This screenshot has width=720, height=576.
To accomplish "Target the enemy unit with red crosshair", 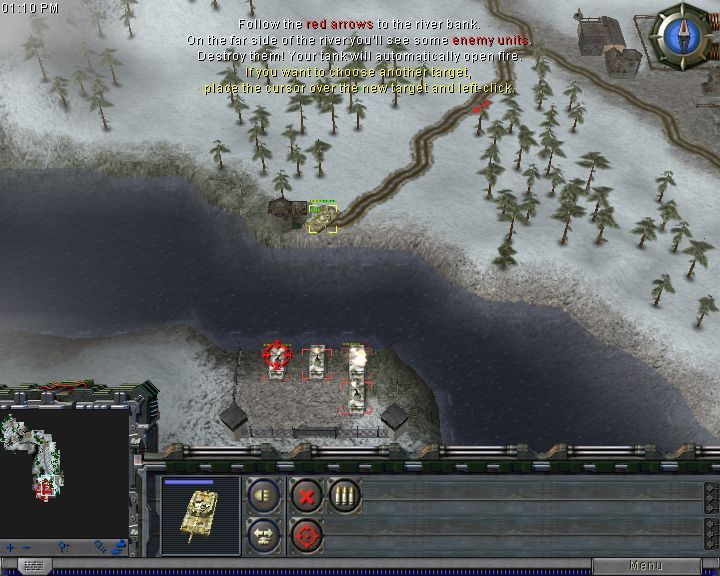I will click(276, 355).
